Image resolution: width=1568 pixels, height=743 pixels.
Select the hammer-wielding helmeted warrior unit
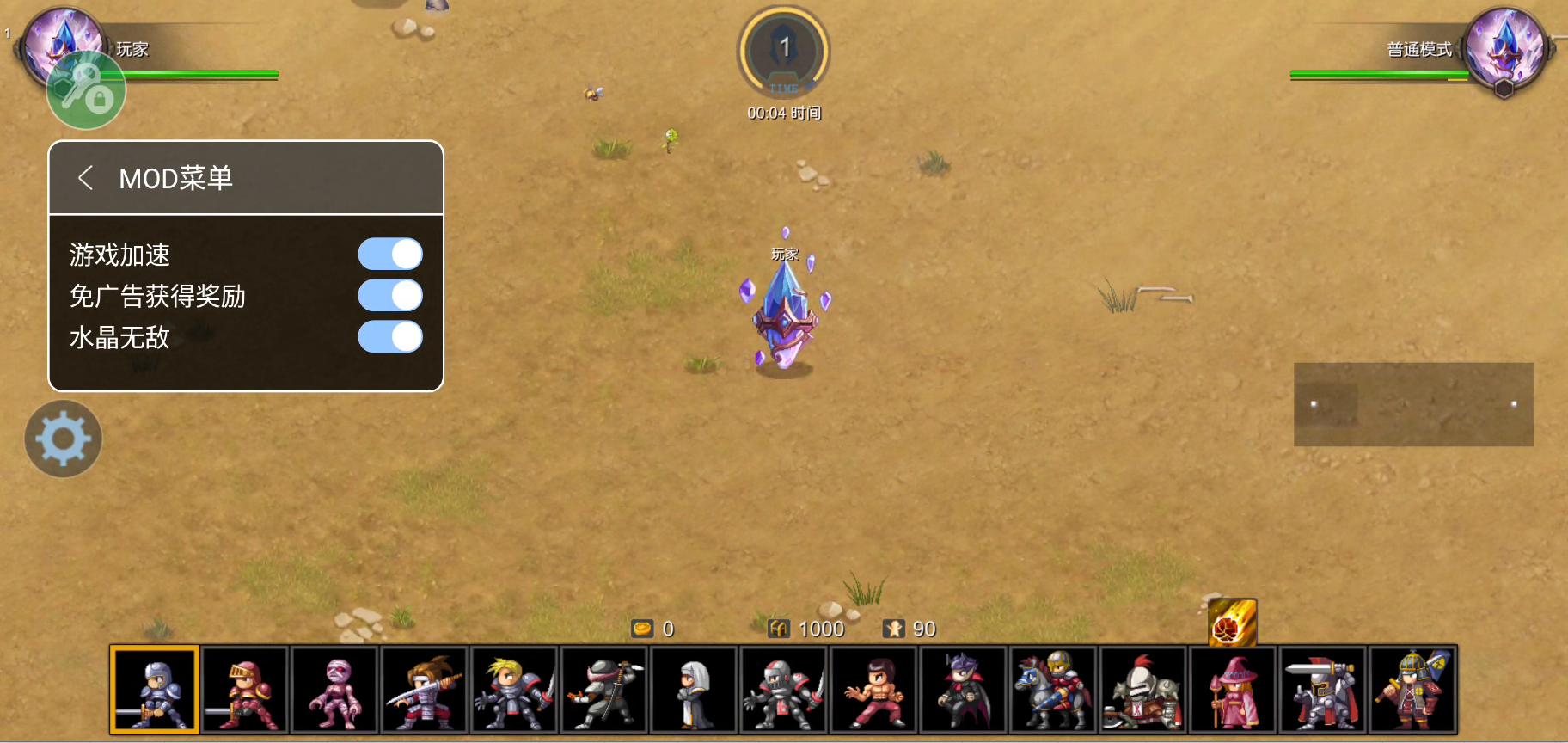1412,690
